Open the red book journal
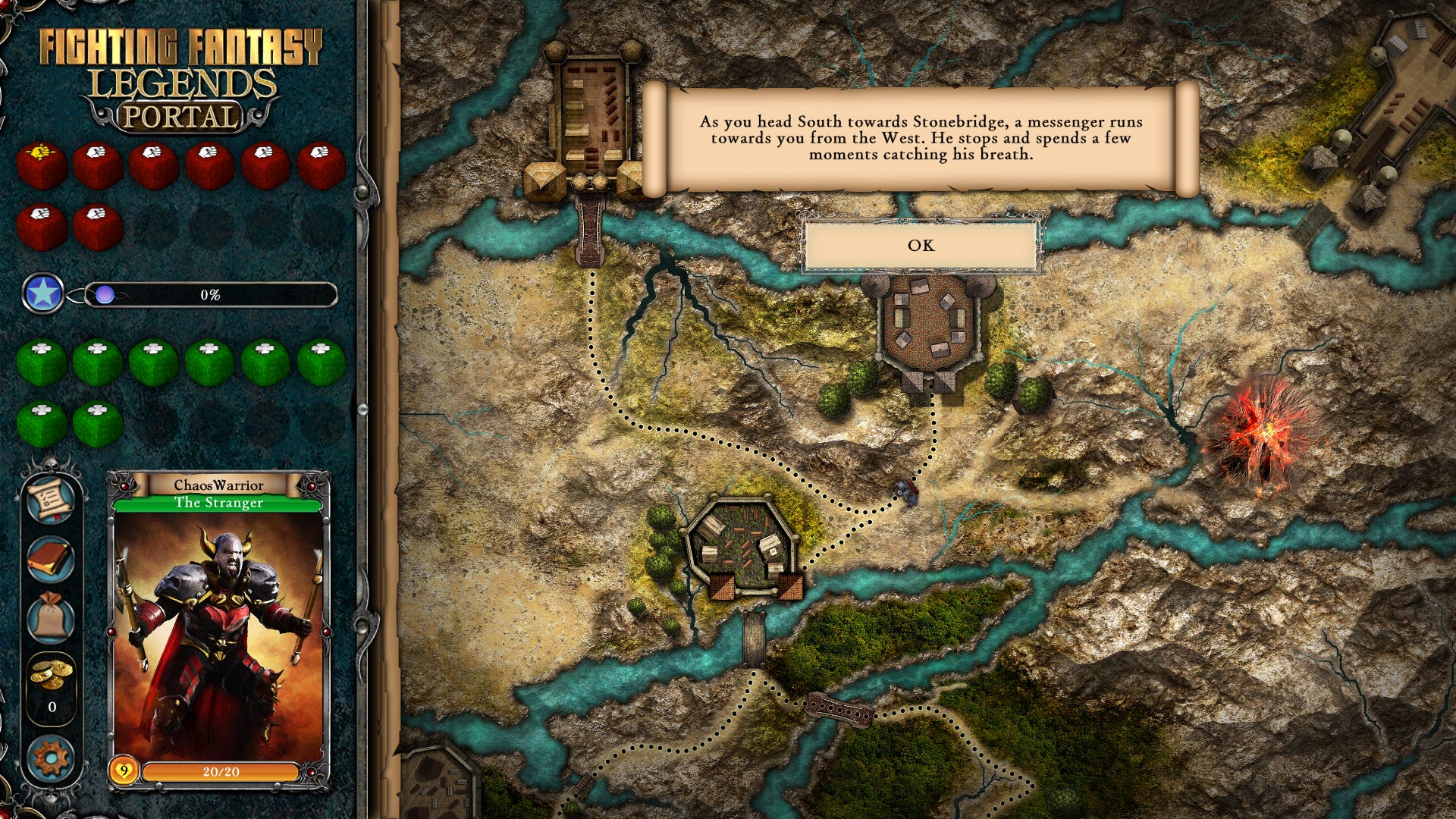This screenshot has width=1456, height=819. (51, 559)
